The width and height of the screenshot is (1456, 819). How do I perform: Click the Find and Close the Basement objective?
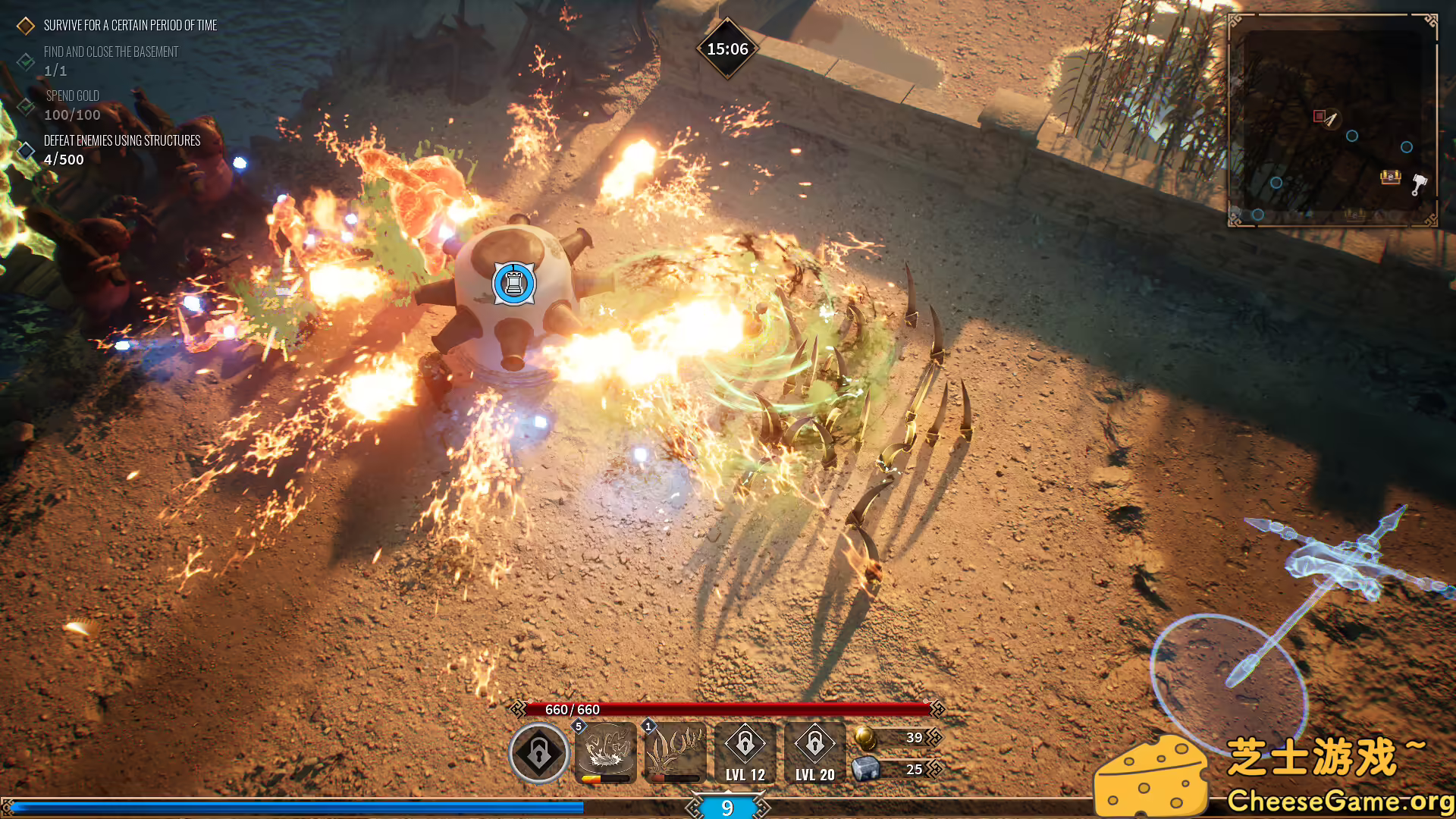(x=111, y=52)
